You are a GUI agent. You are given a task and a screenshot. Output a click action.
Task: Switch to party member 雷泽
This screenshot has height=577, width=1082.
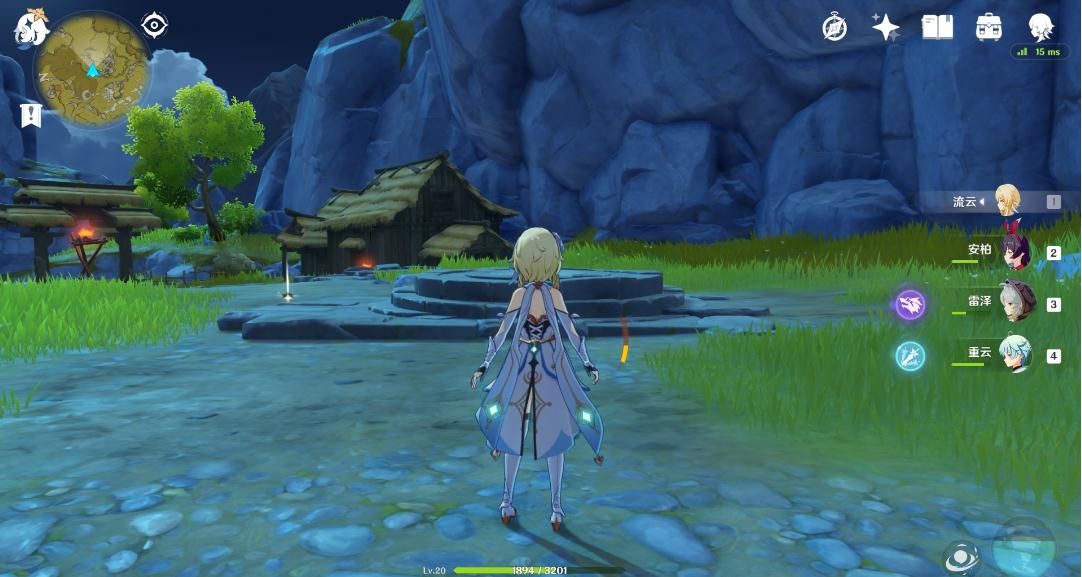(1015, 303)
